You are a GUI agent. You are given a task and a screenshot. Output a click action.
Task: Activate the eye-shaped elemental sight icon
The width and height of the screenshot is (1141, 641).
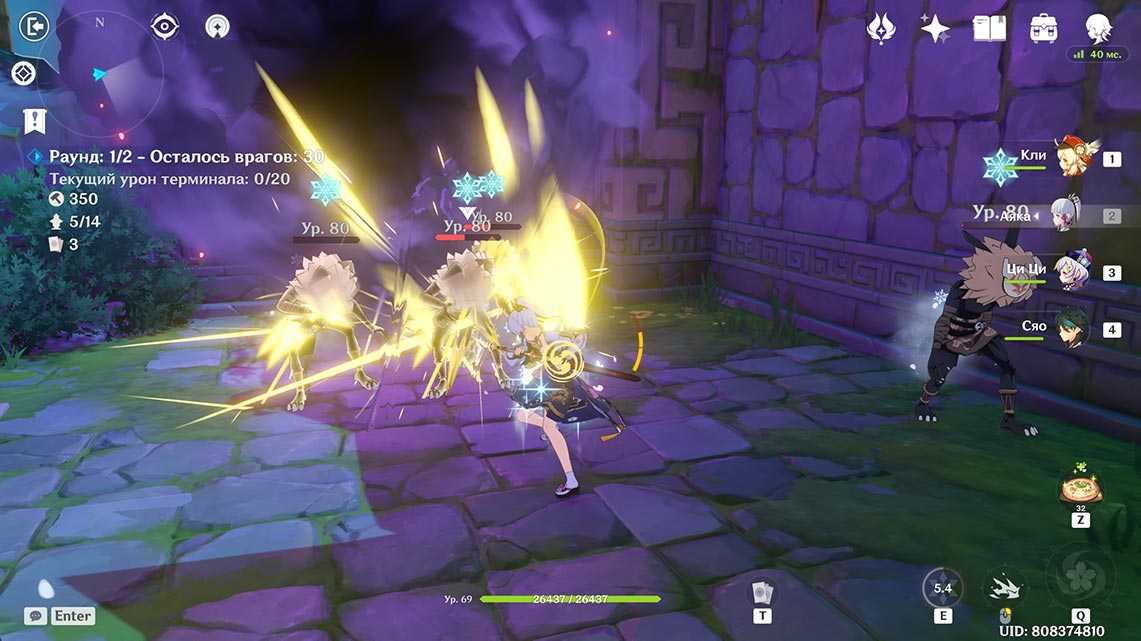(164, 27)
